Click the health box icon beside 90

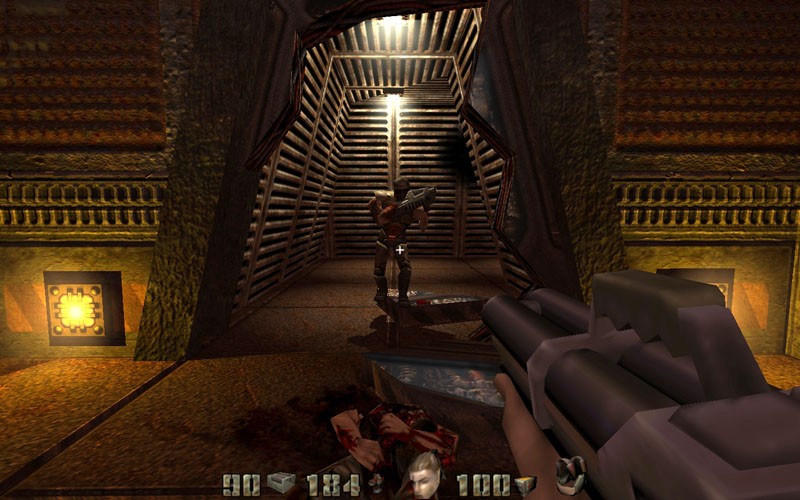280,484
